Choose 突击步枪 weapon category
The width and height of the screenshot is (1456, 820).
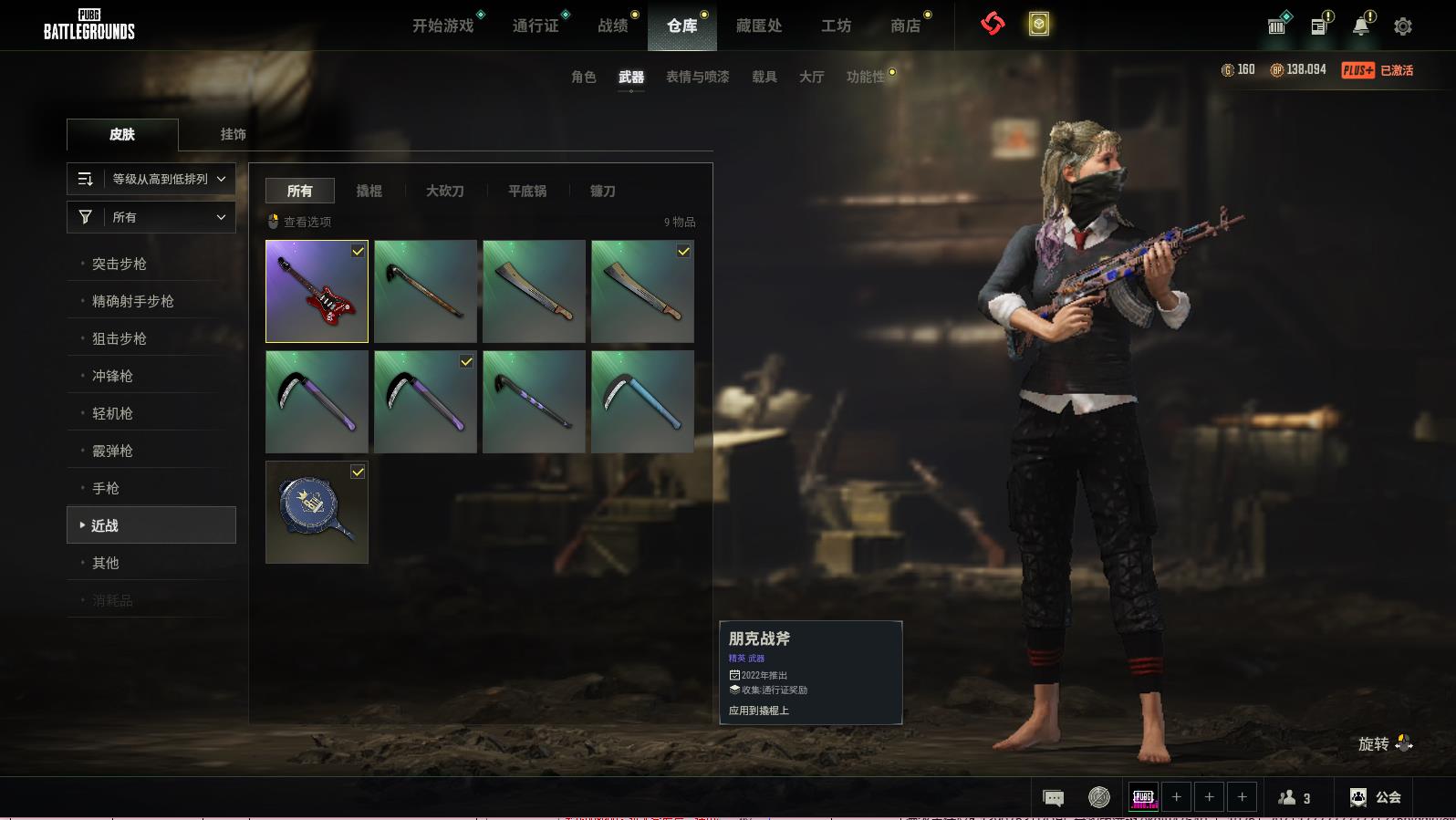coord(120,264)
